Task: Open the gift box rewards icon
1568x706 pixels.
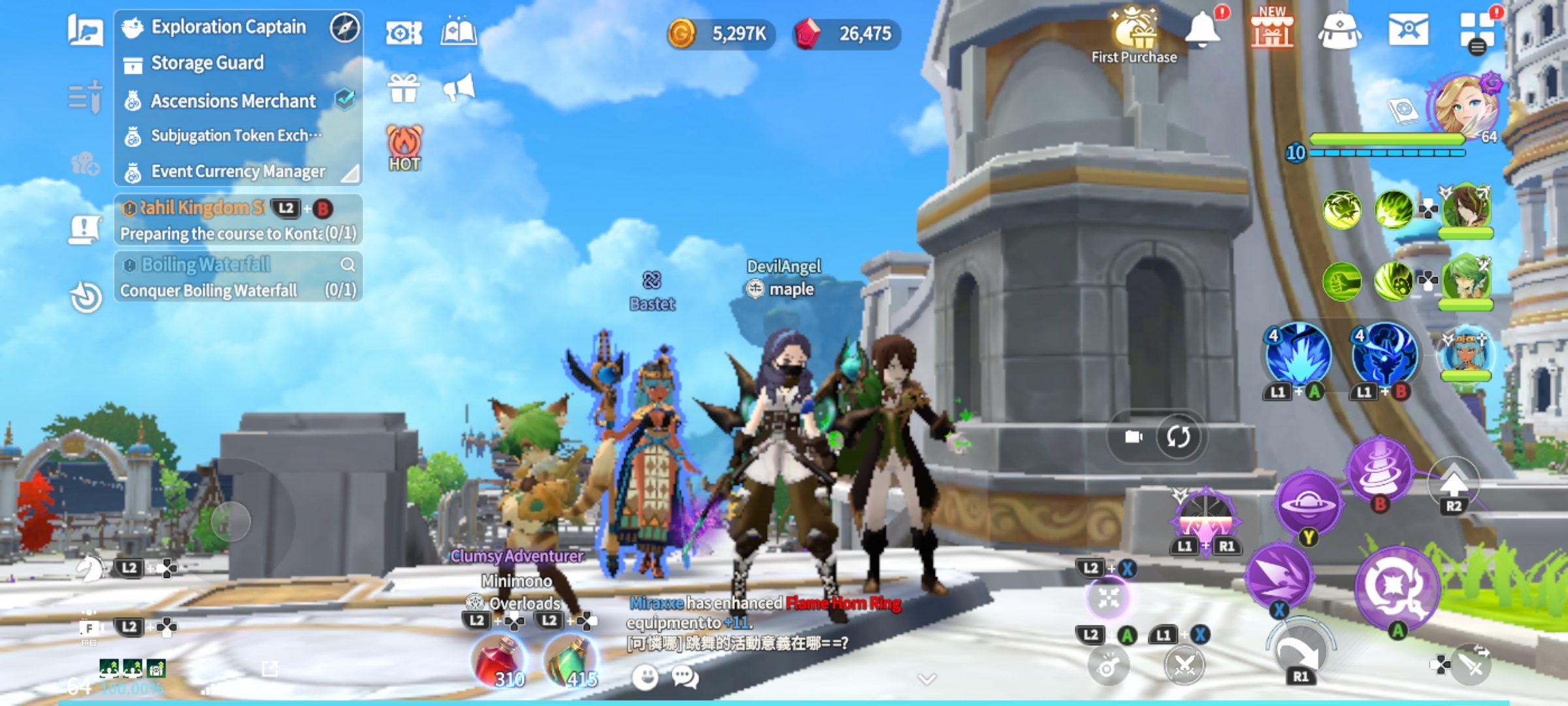Action: click(404, 89)
